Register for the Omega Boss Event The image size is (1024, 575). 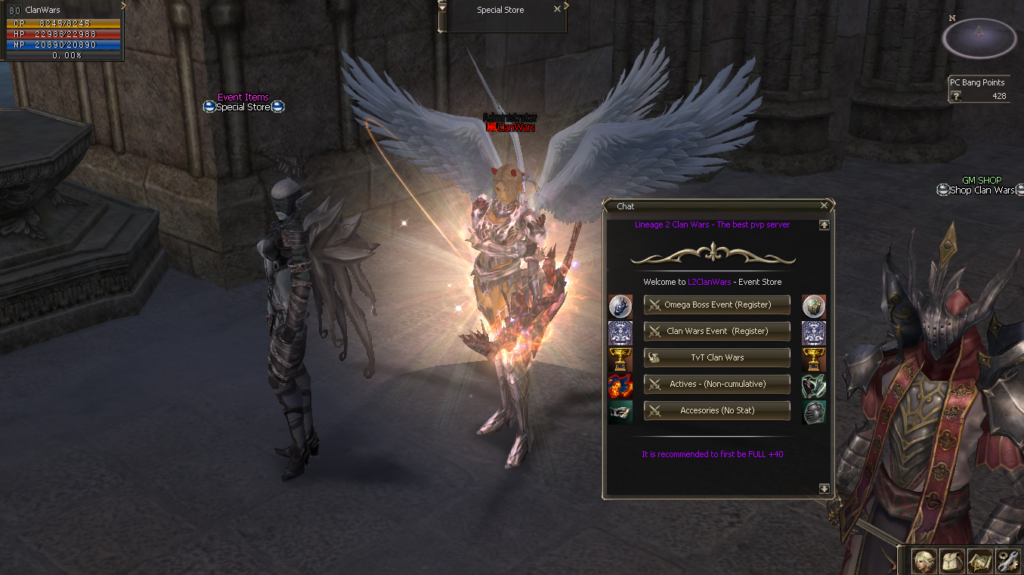tap(716, 304)
